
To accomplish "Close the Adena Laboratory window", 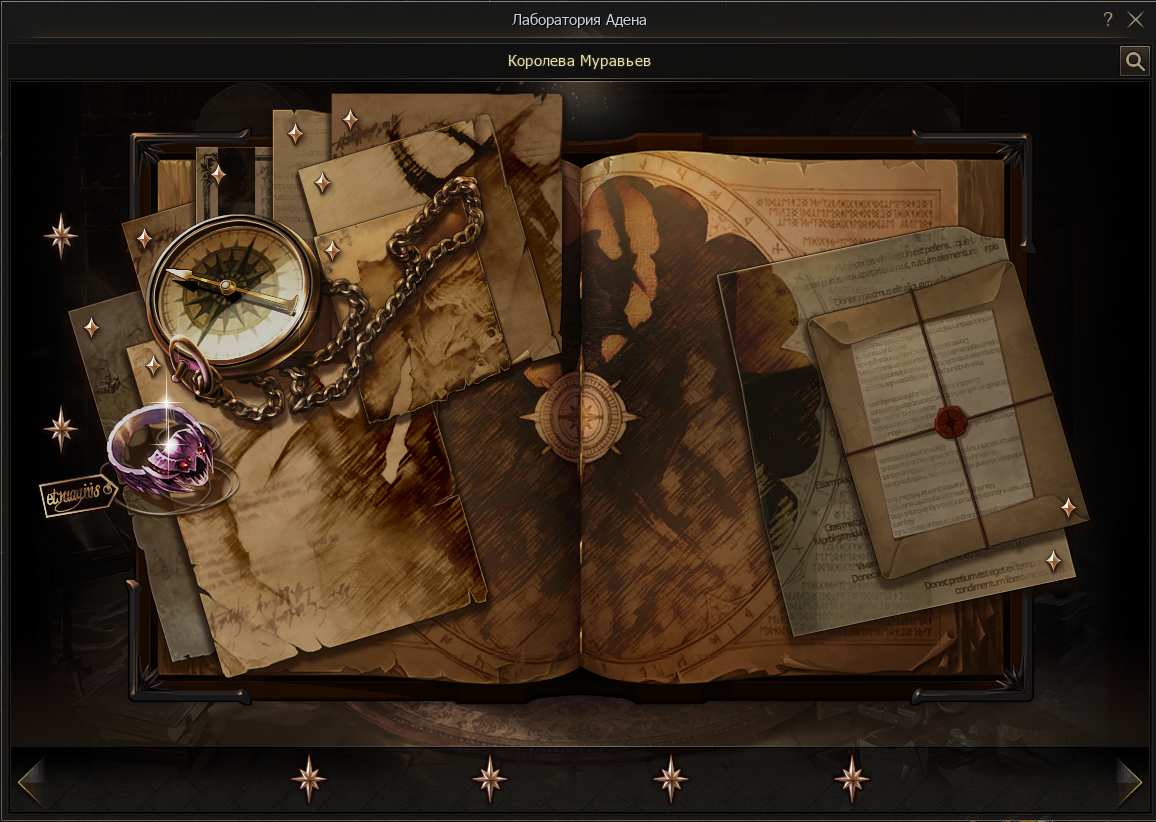I will (1135, 19).
